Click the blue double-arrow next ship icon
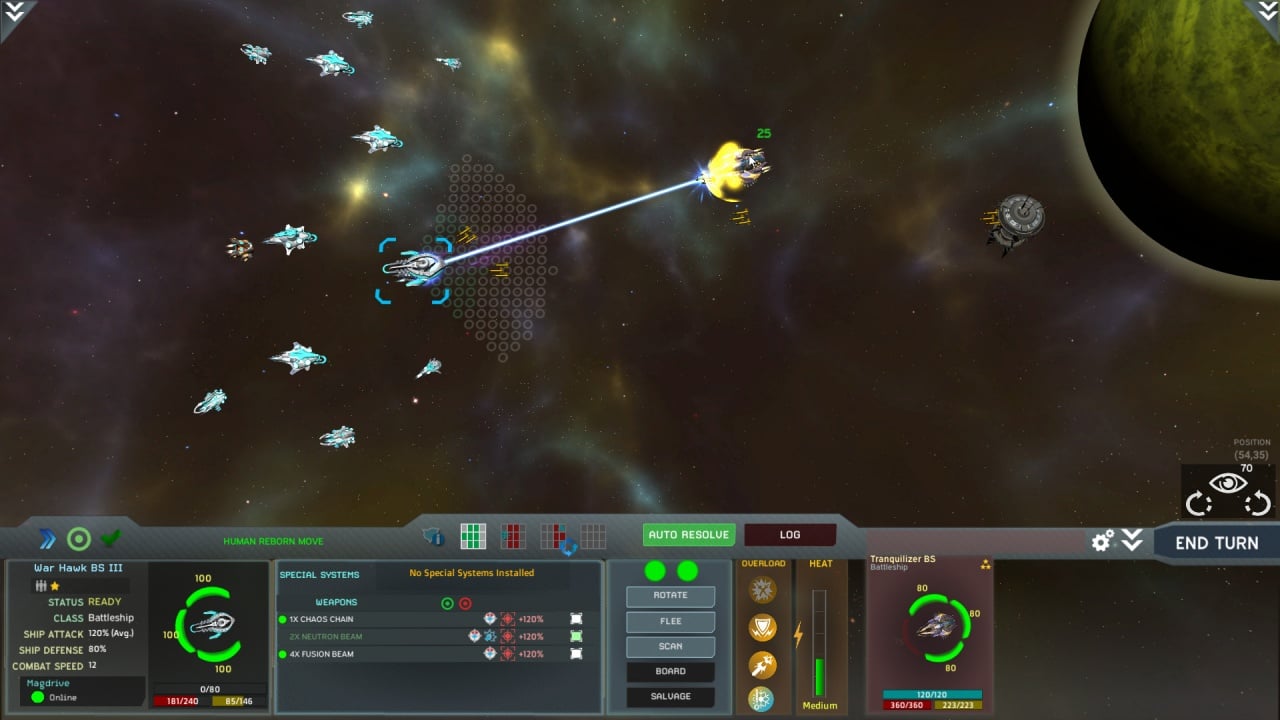The height and width of the screenshot is (720, 1280). [x=47, y=540]
